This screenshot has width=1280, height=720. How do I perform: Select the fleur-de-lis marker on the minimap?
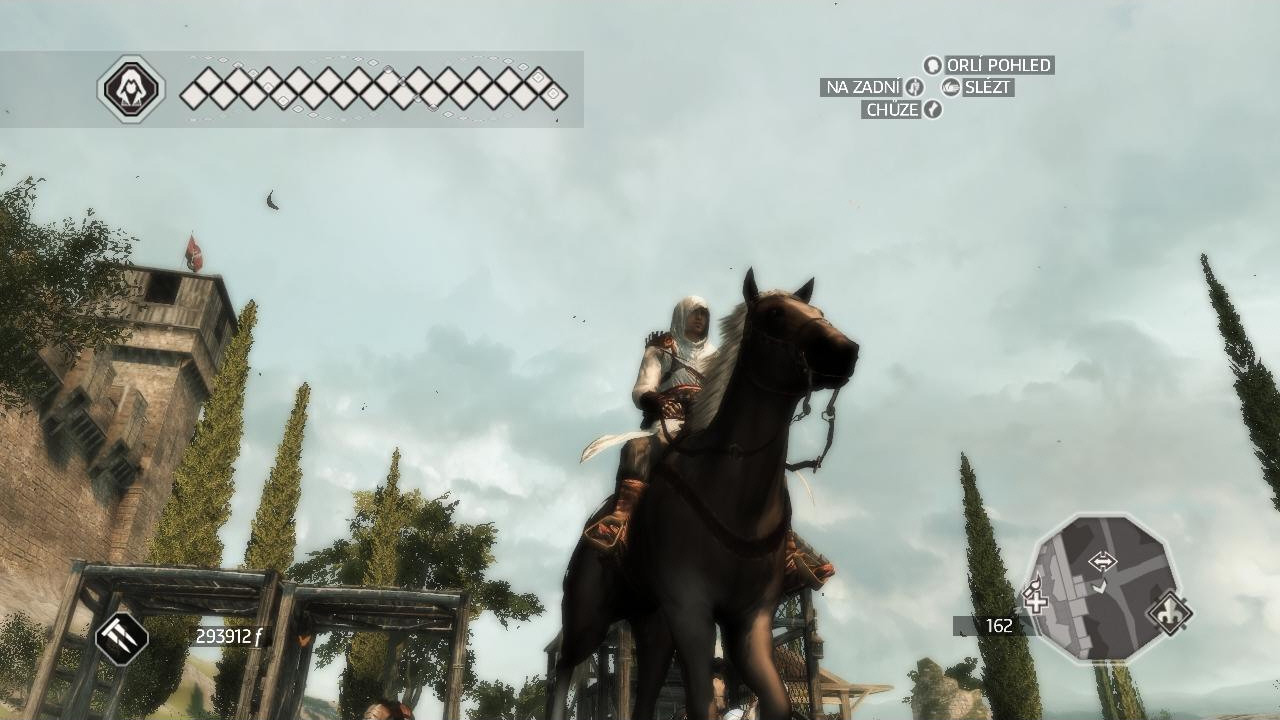tap(1167, 610)
